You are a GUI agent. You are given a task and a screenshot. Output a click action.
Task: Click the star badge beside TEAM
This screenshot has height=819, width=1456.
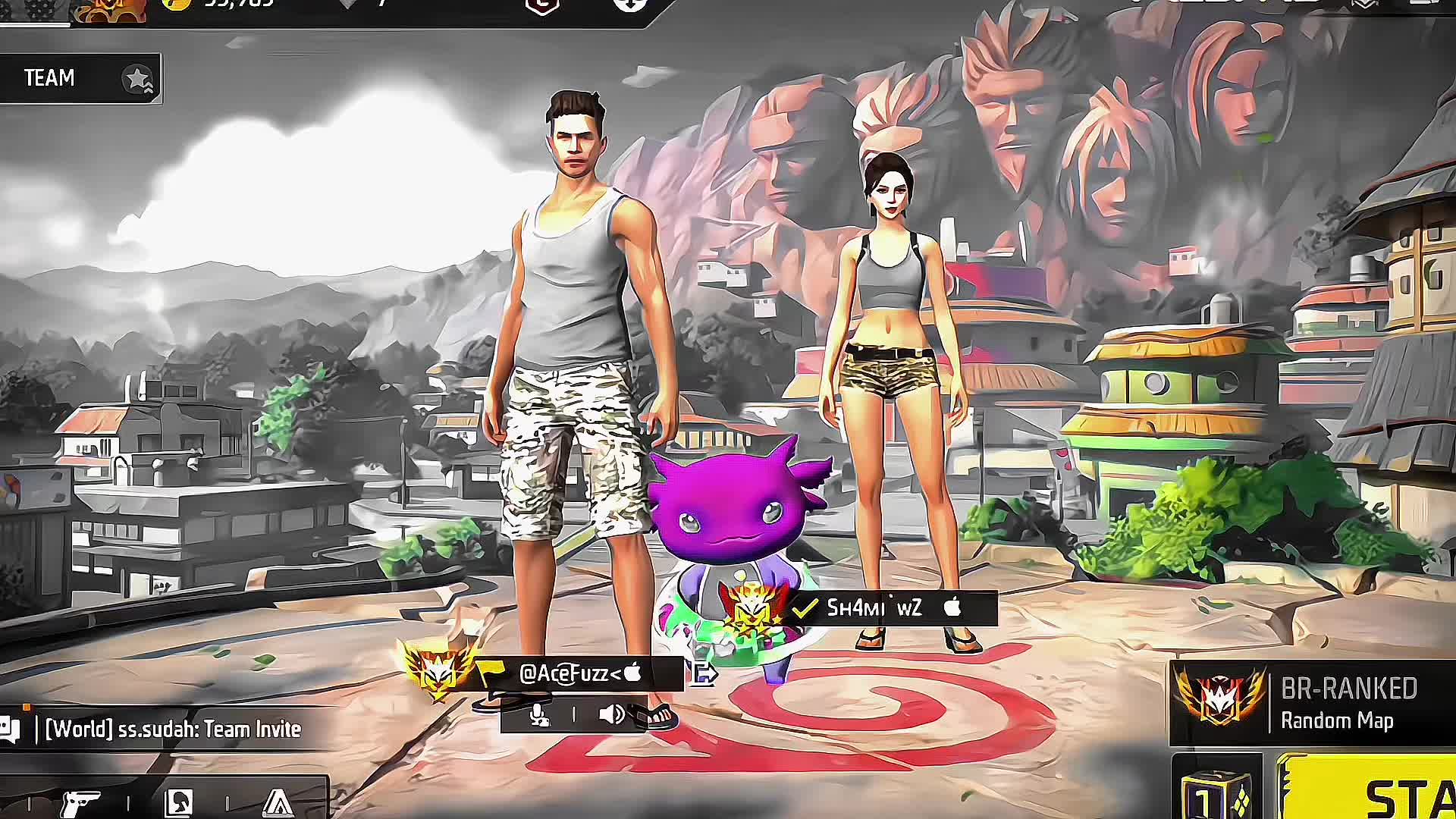click(138, 79)
